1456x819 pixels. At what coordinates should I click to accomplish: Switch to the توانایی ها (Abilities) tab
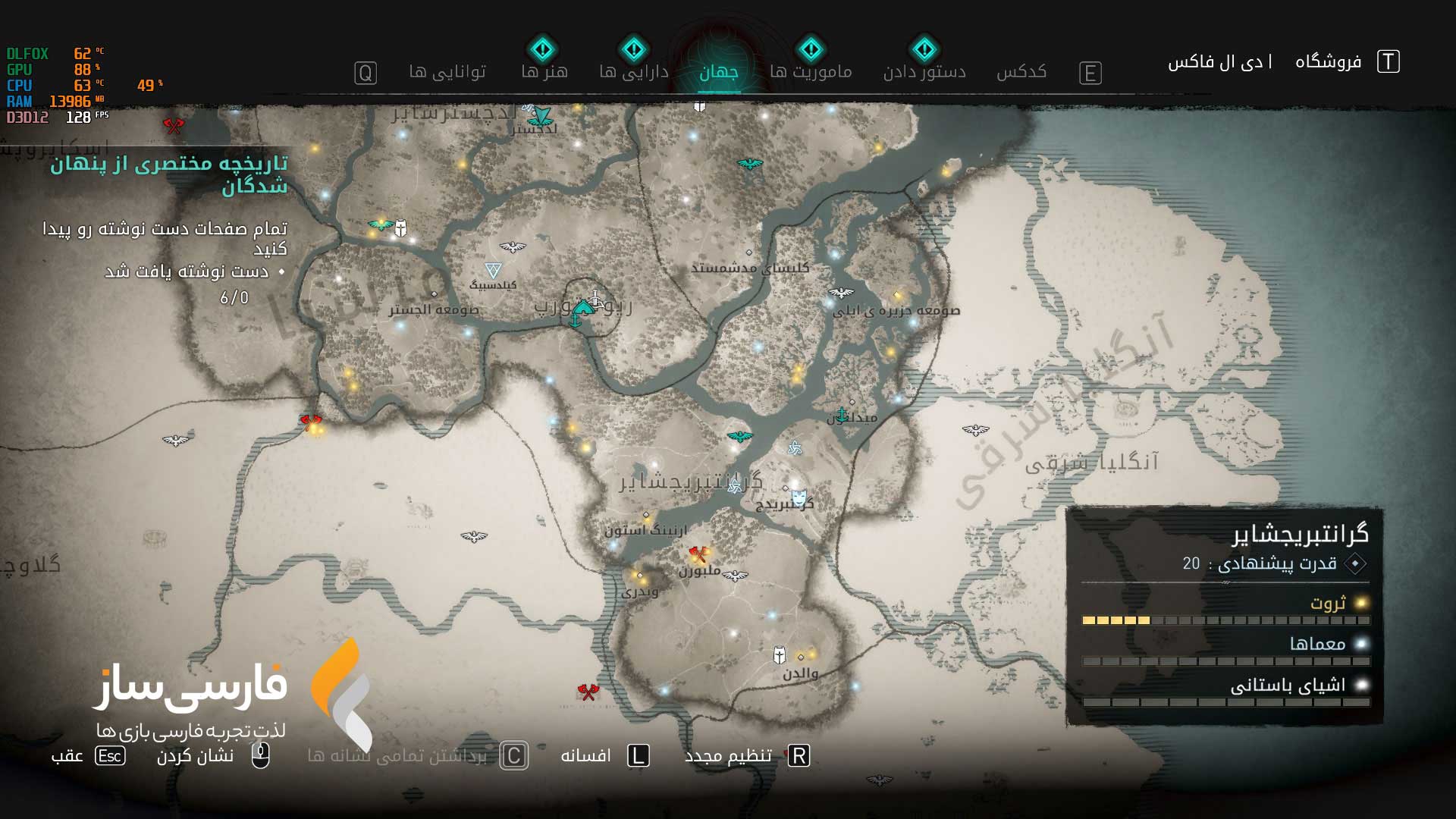(x=447, y=72)
